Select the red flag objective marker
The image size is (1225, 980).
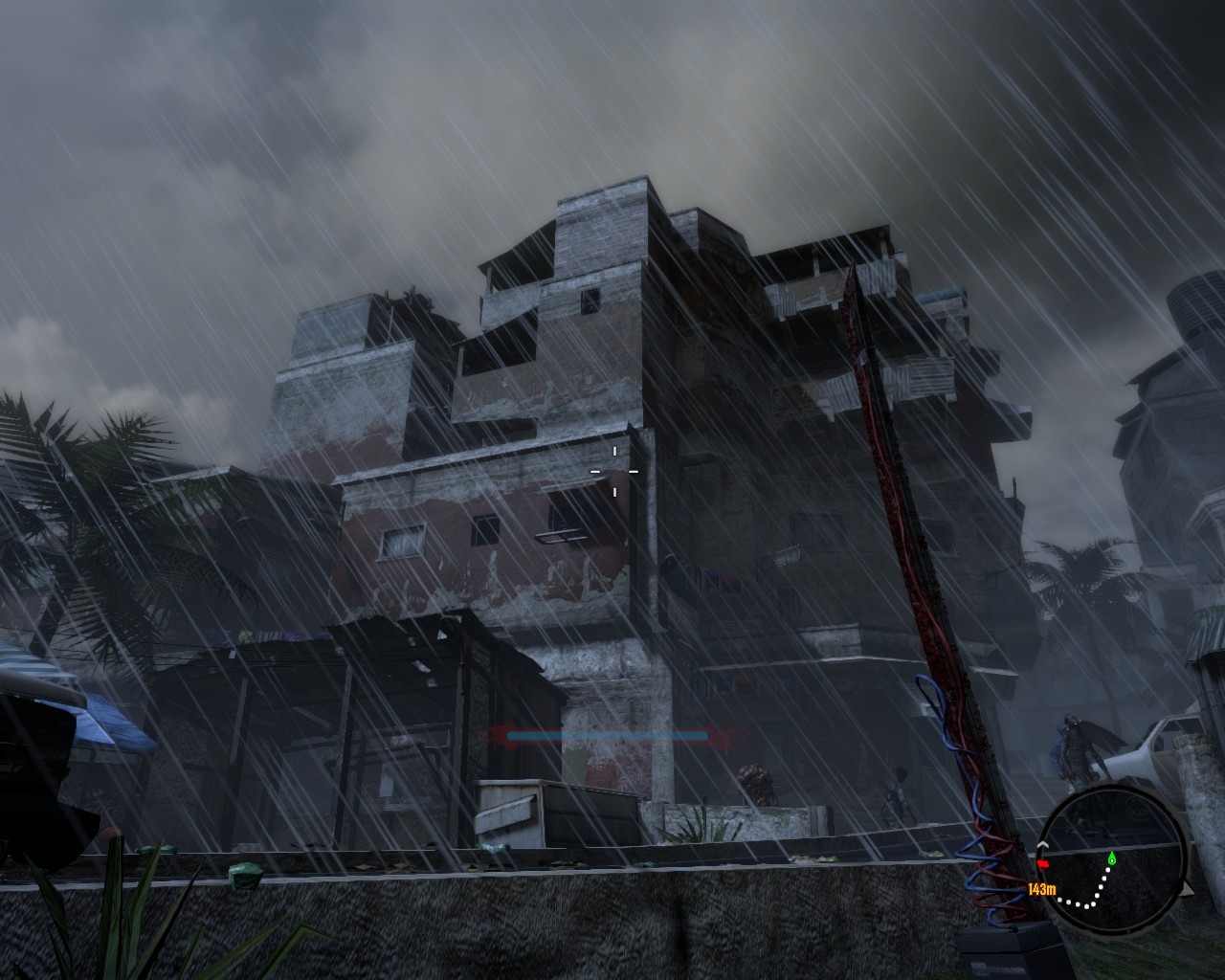(x=1044, y=864)
